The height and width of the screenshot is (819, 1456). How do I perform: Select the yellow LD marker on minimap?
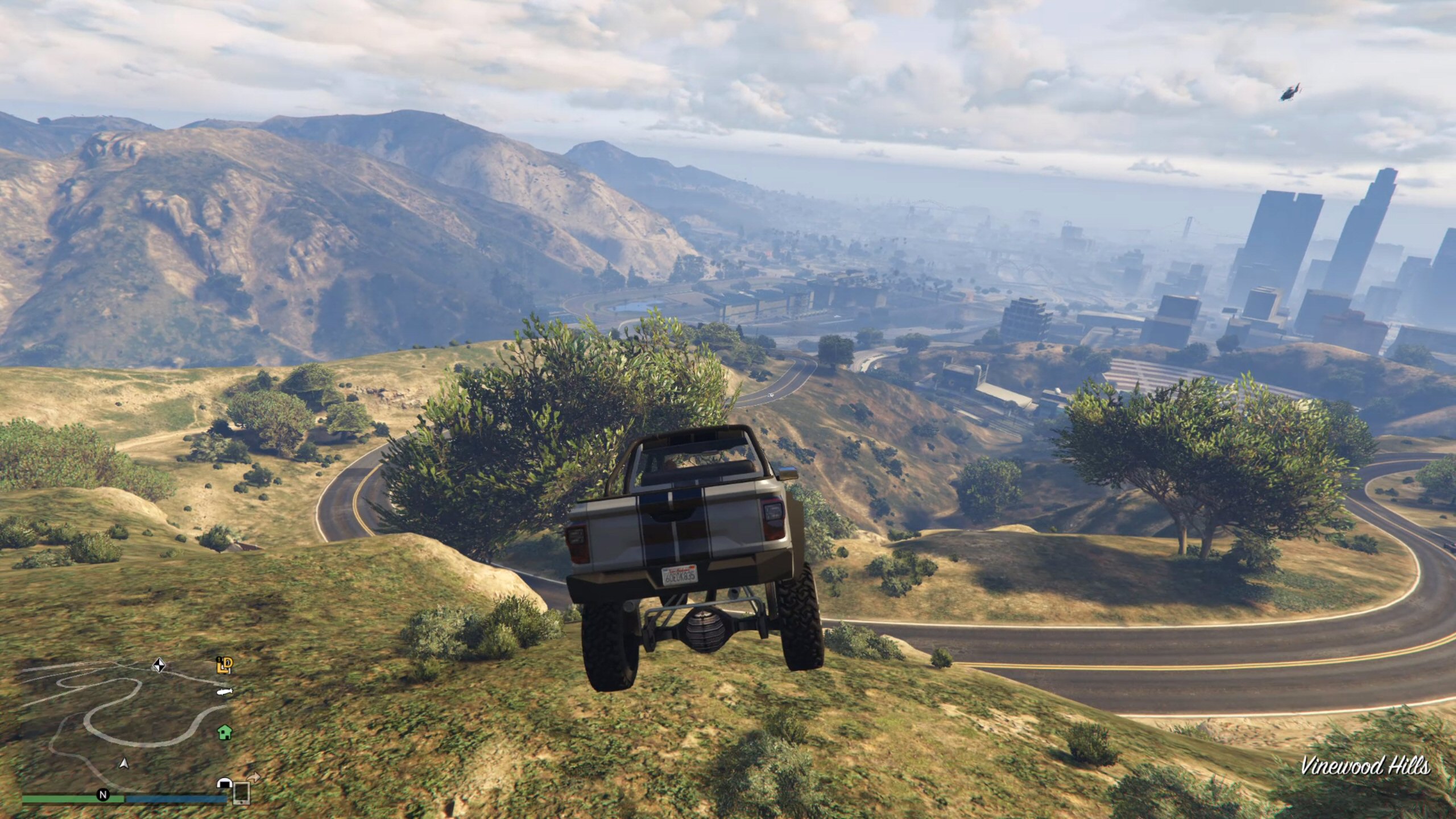pyautogui.click(x=225, y=665)
